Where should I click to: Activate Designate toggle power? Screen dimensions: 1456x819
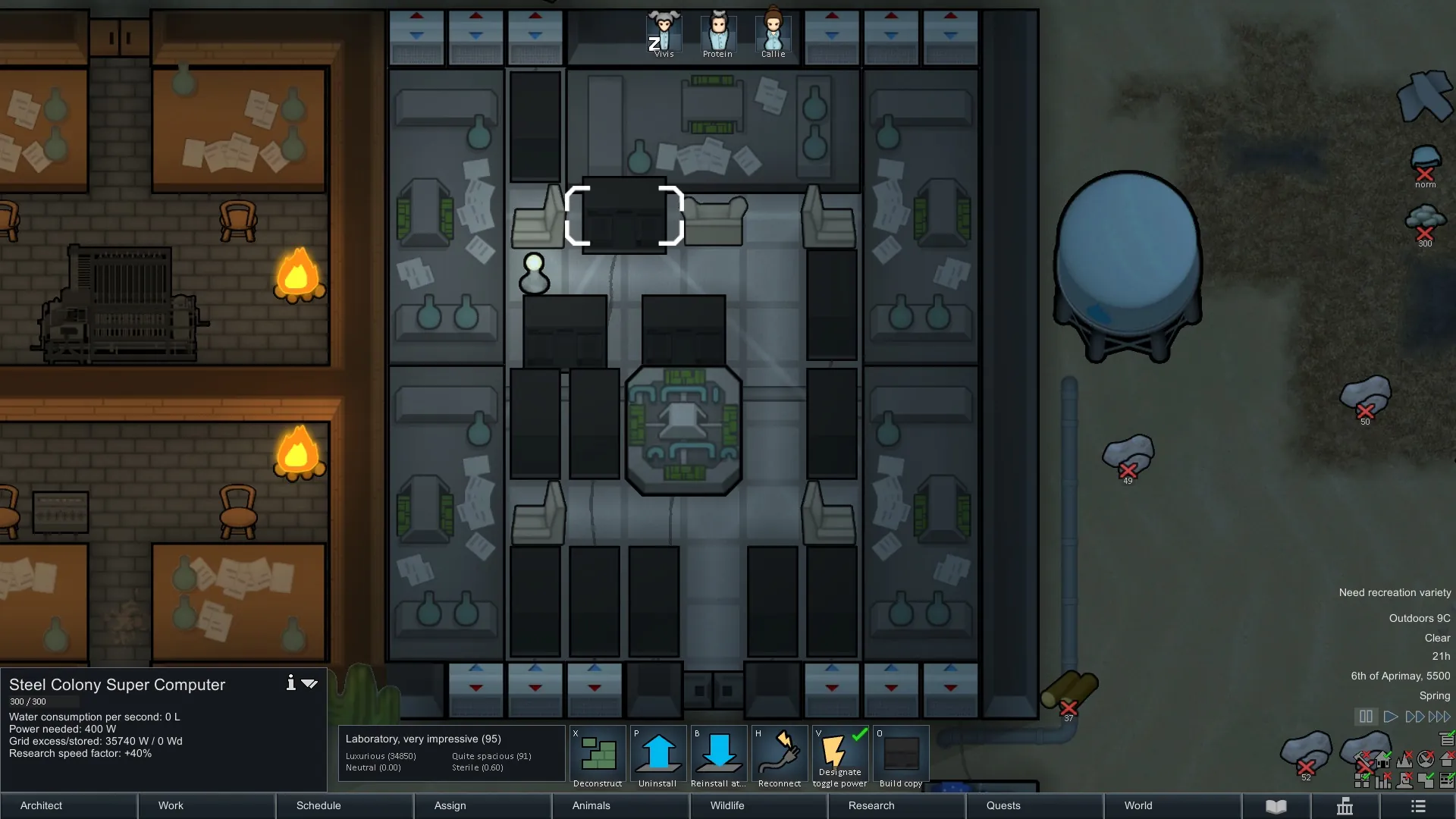(x=840, y=757)
